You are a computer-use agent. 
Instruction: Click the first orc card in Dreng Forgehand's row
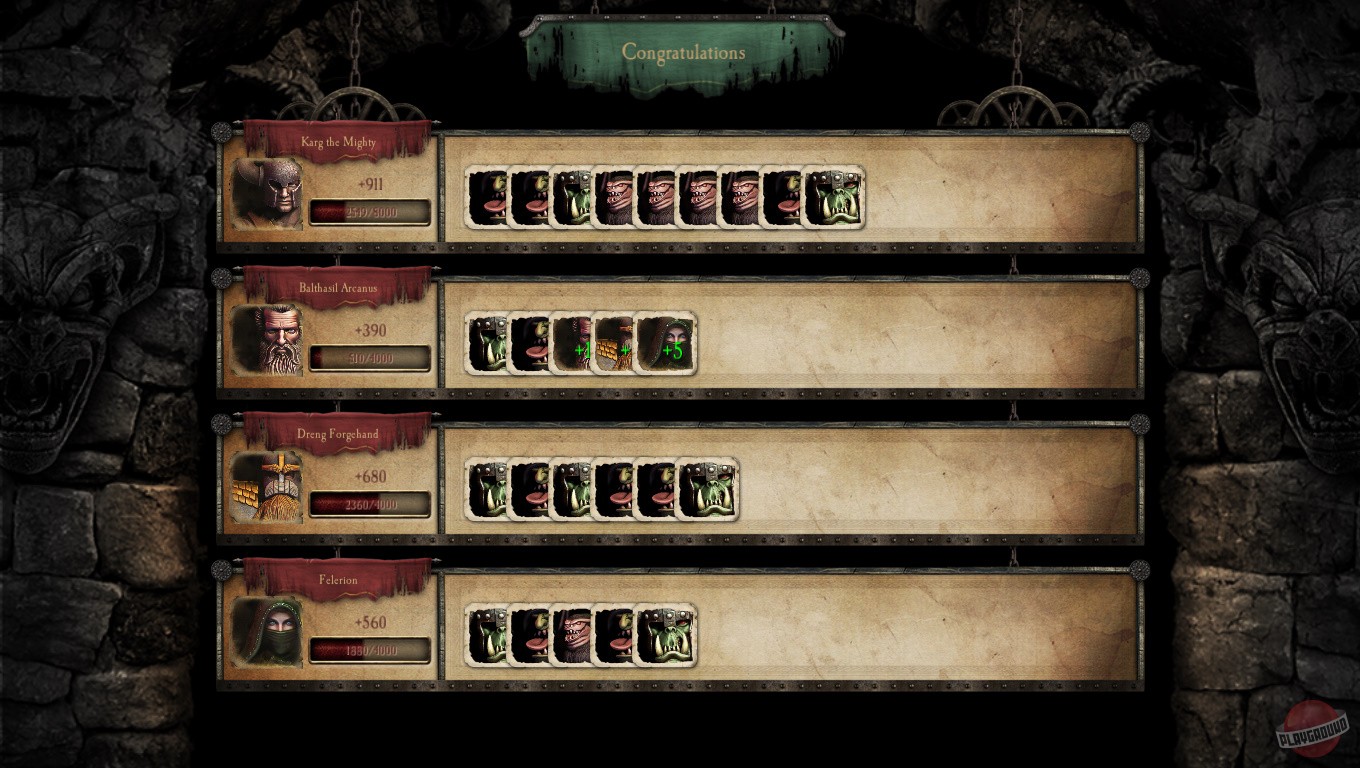tap(487, 490)
